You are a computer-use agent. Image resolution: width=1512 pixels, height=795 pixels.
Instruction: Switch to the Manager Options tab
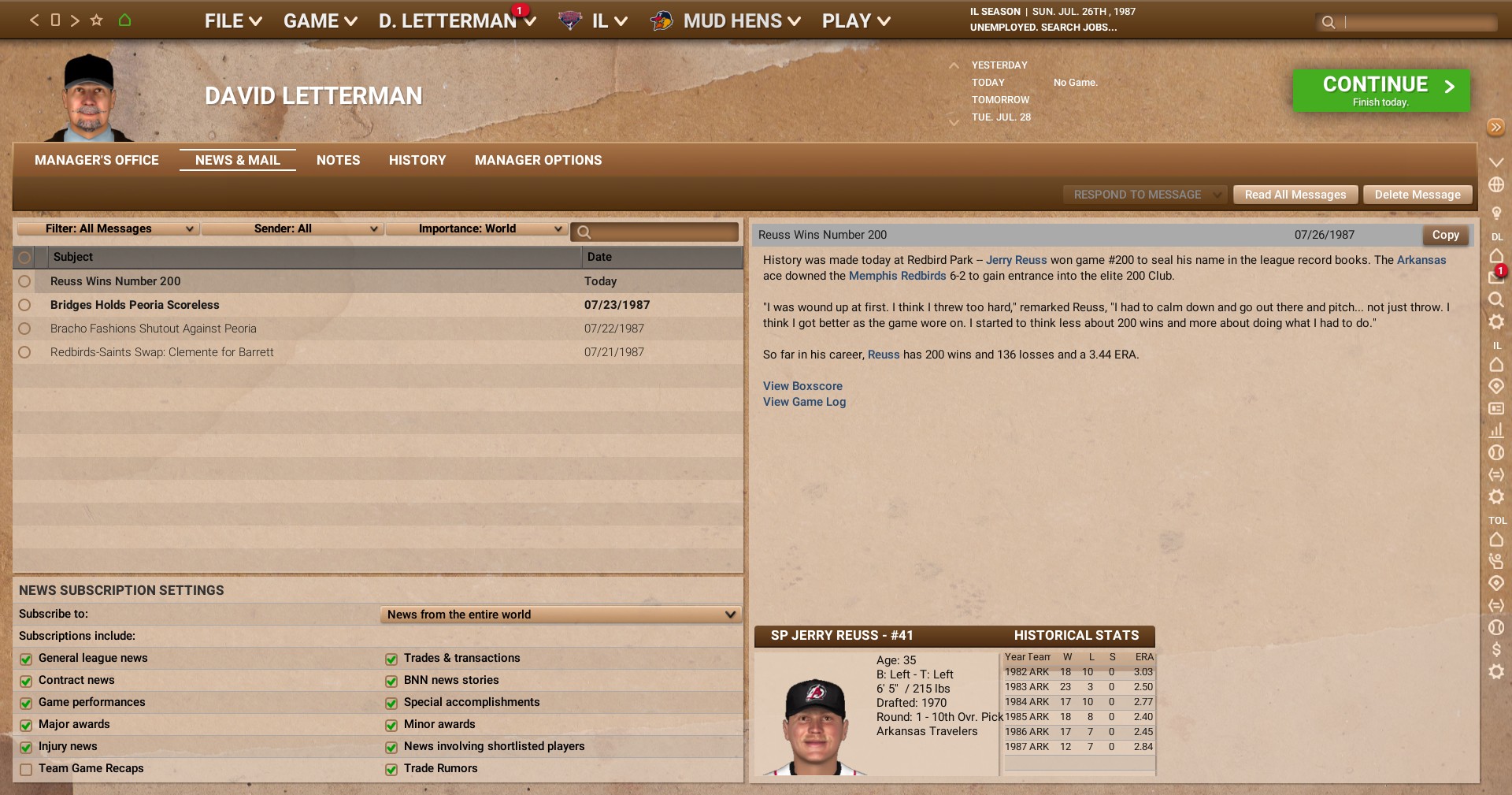click(x=538, y=160)
